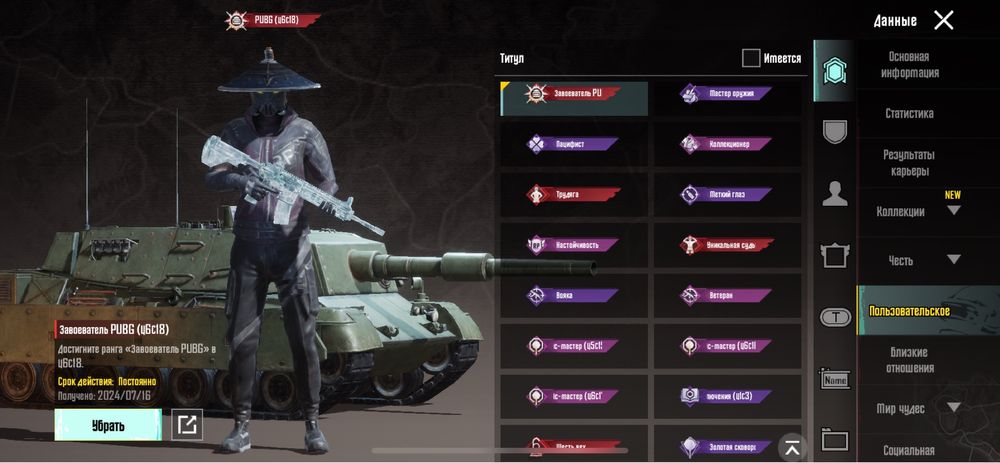1000x463 pixels.
Task: Choose the Коллекционер title
Action: [727, 145]
